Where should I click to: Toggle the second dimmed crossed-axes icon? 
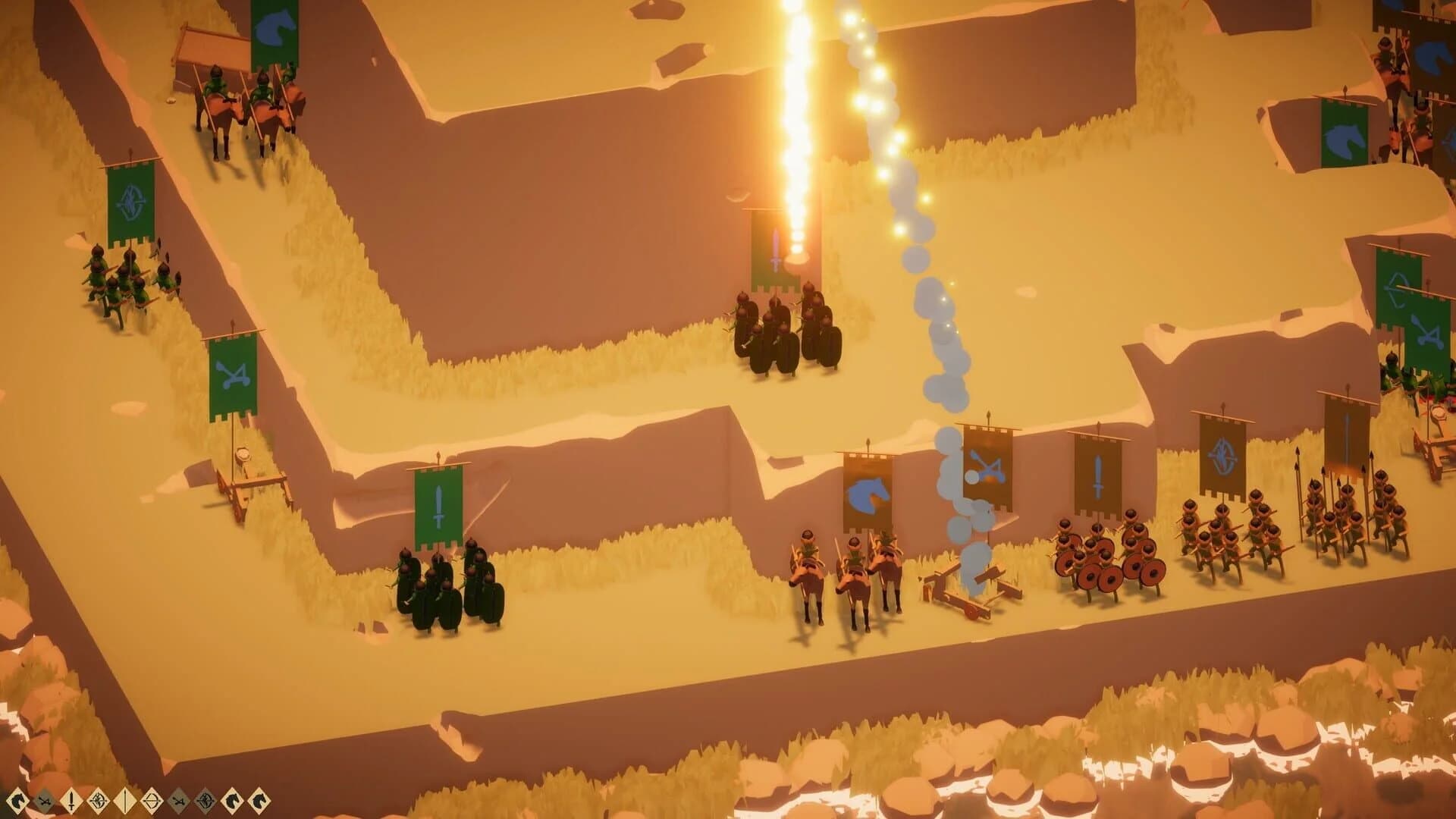(x=178, y=800)
